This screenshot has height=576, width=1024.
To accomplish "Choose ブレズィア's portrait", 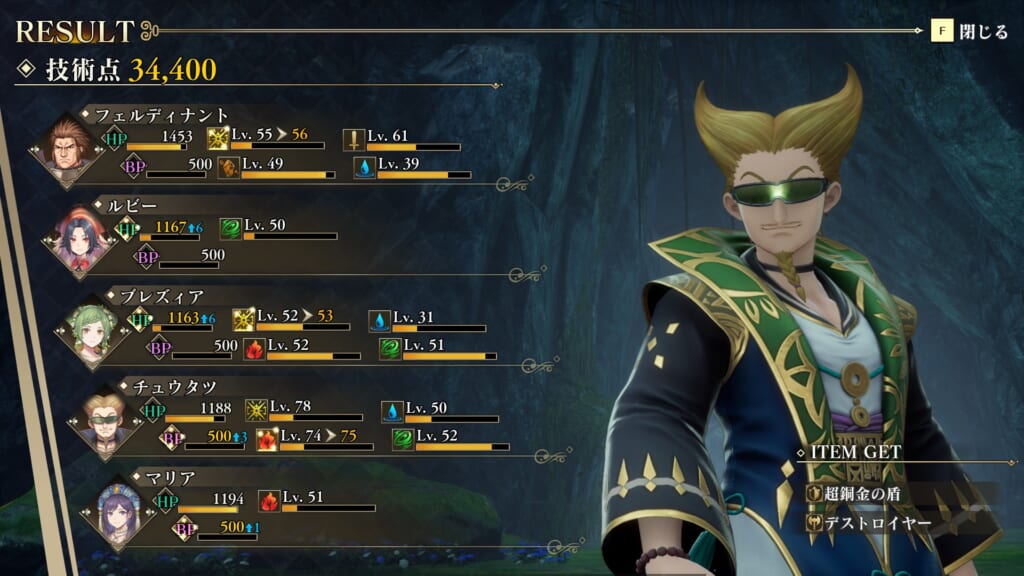I will coord(93,329).
